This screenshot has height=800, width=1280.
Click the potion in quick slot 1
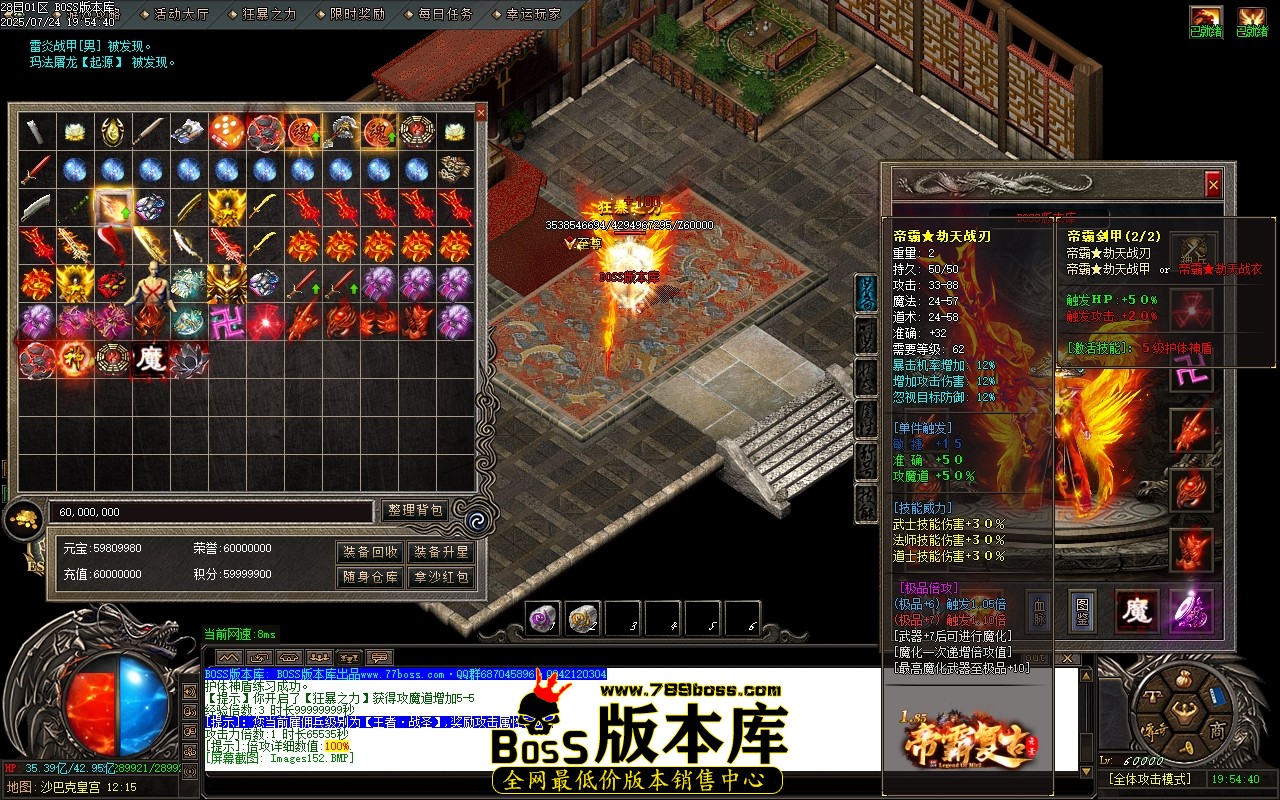pos(543,618)
